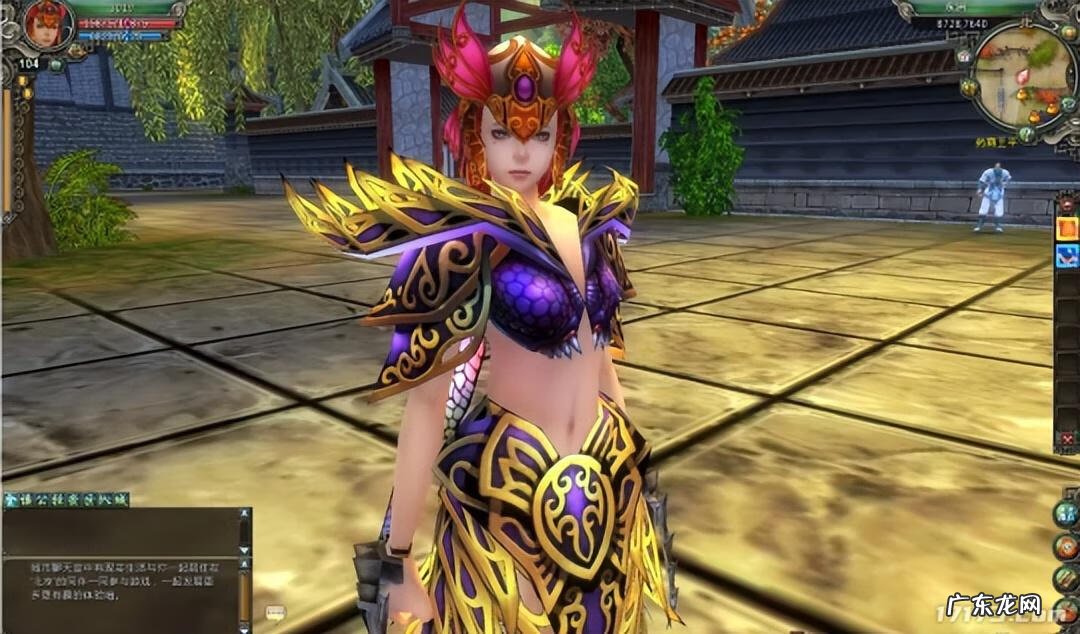The image size is (1080, 634).
Task: Click the red X at the side bar's bottom
Action: [1069, 440]
